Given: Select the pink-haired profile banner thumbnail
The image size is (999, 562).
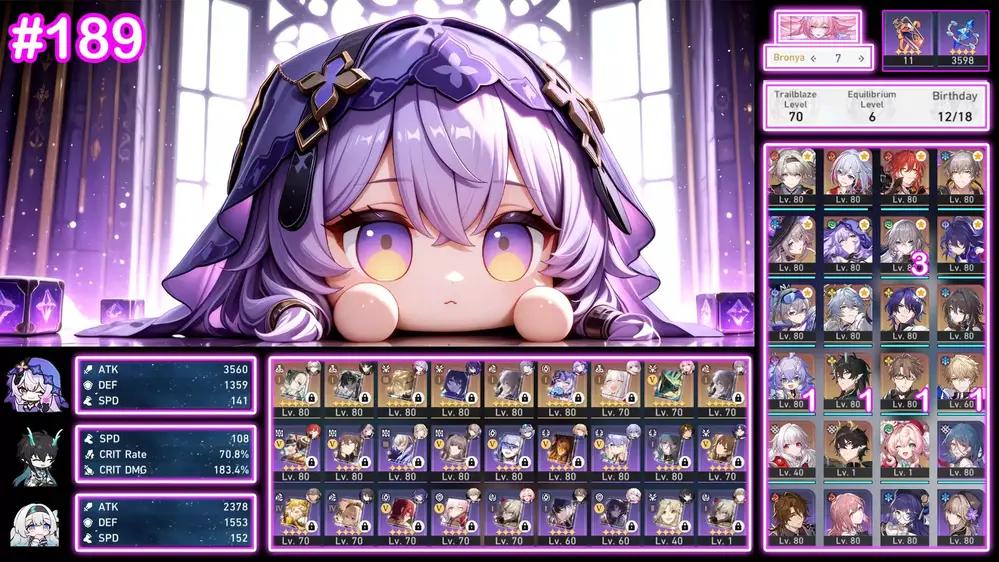Looking at the screenshot, I should coord(817,26).
